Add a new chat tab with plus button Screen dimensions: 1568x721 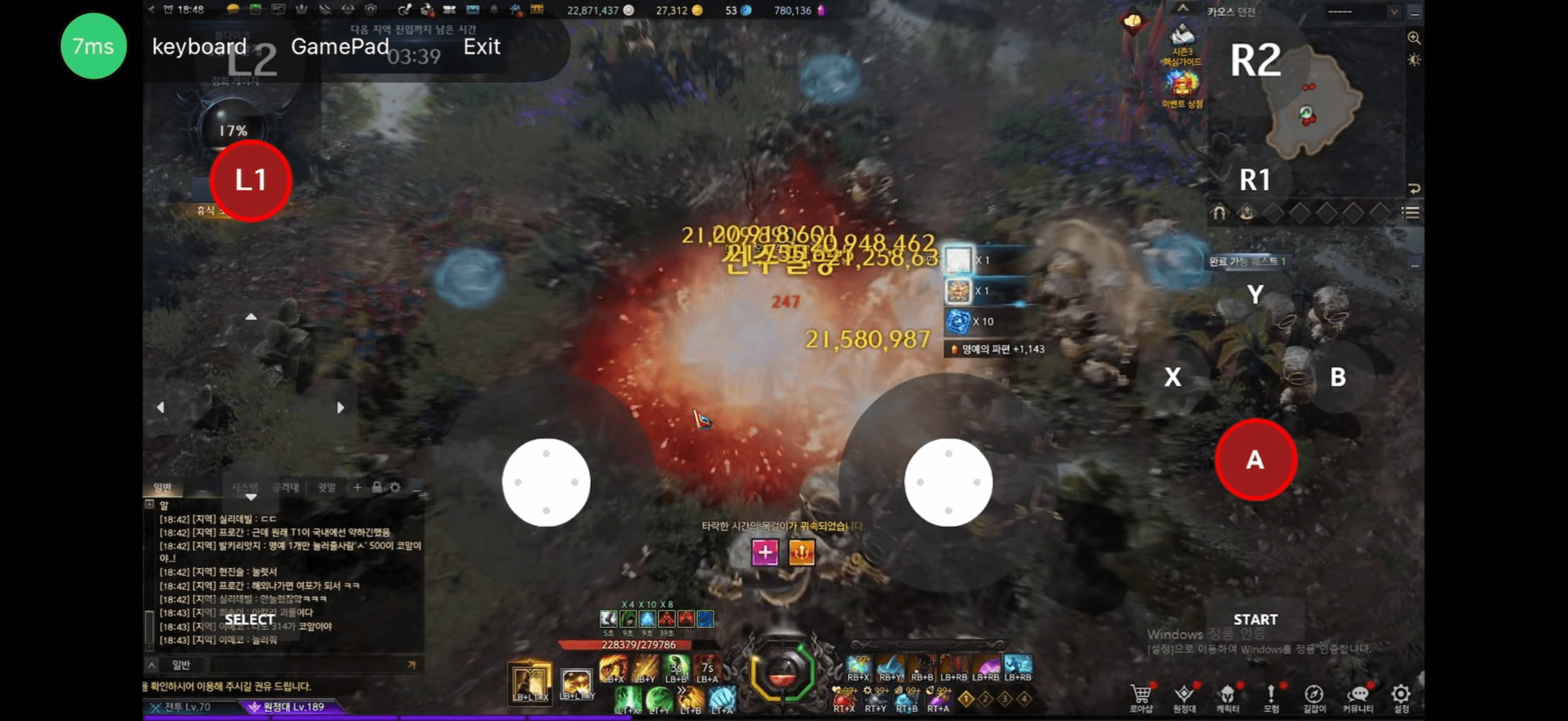357,487
